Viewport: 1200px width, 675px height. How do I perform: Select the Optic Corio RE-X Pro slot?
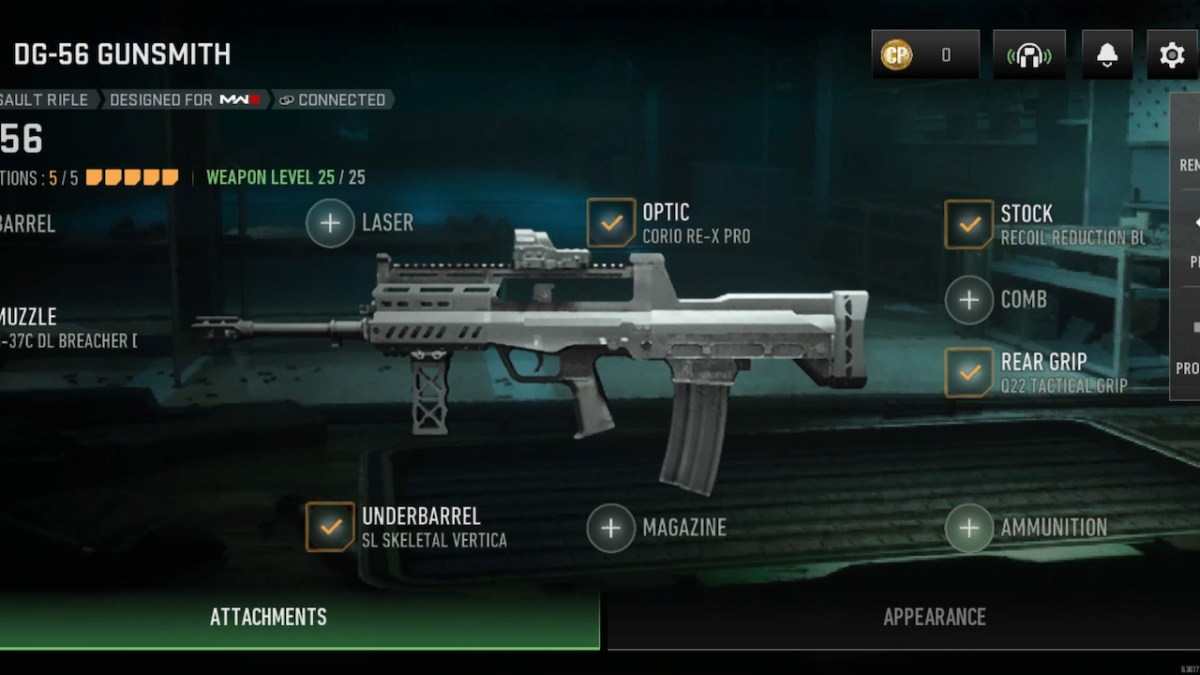(x=610, y=223)
